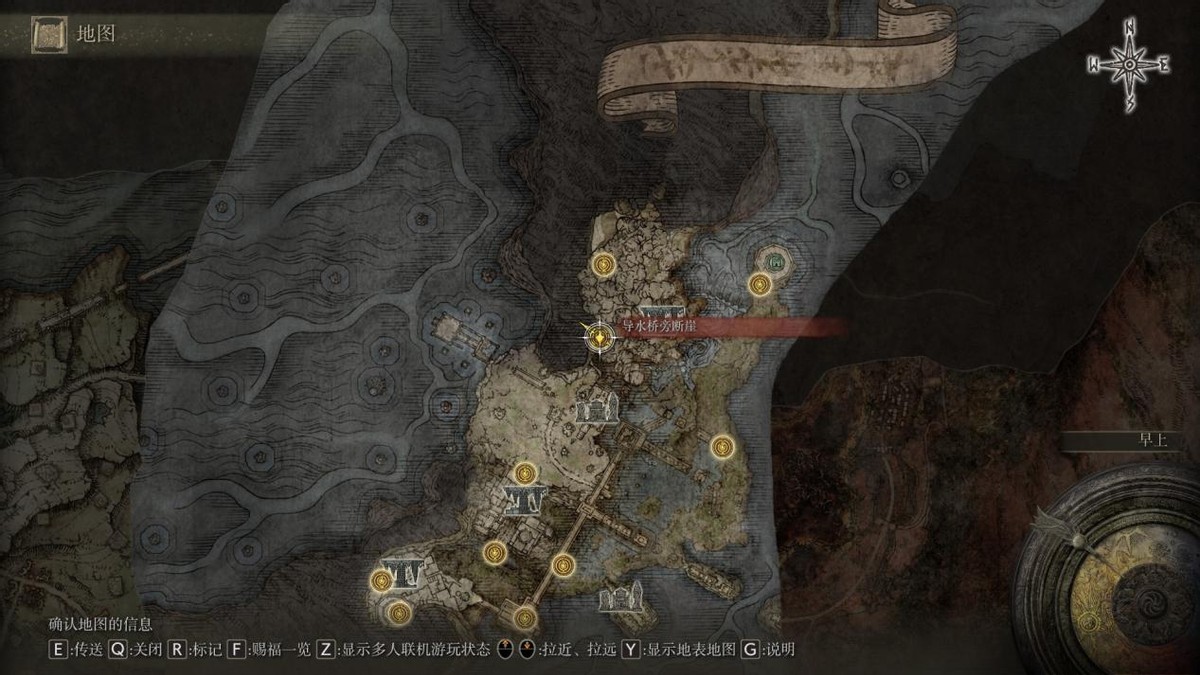Choose the grace marker beside the green marker
Viewport: 1200px width, 675px height.
coord(760,285)
